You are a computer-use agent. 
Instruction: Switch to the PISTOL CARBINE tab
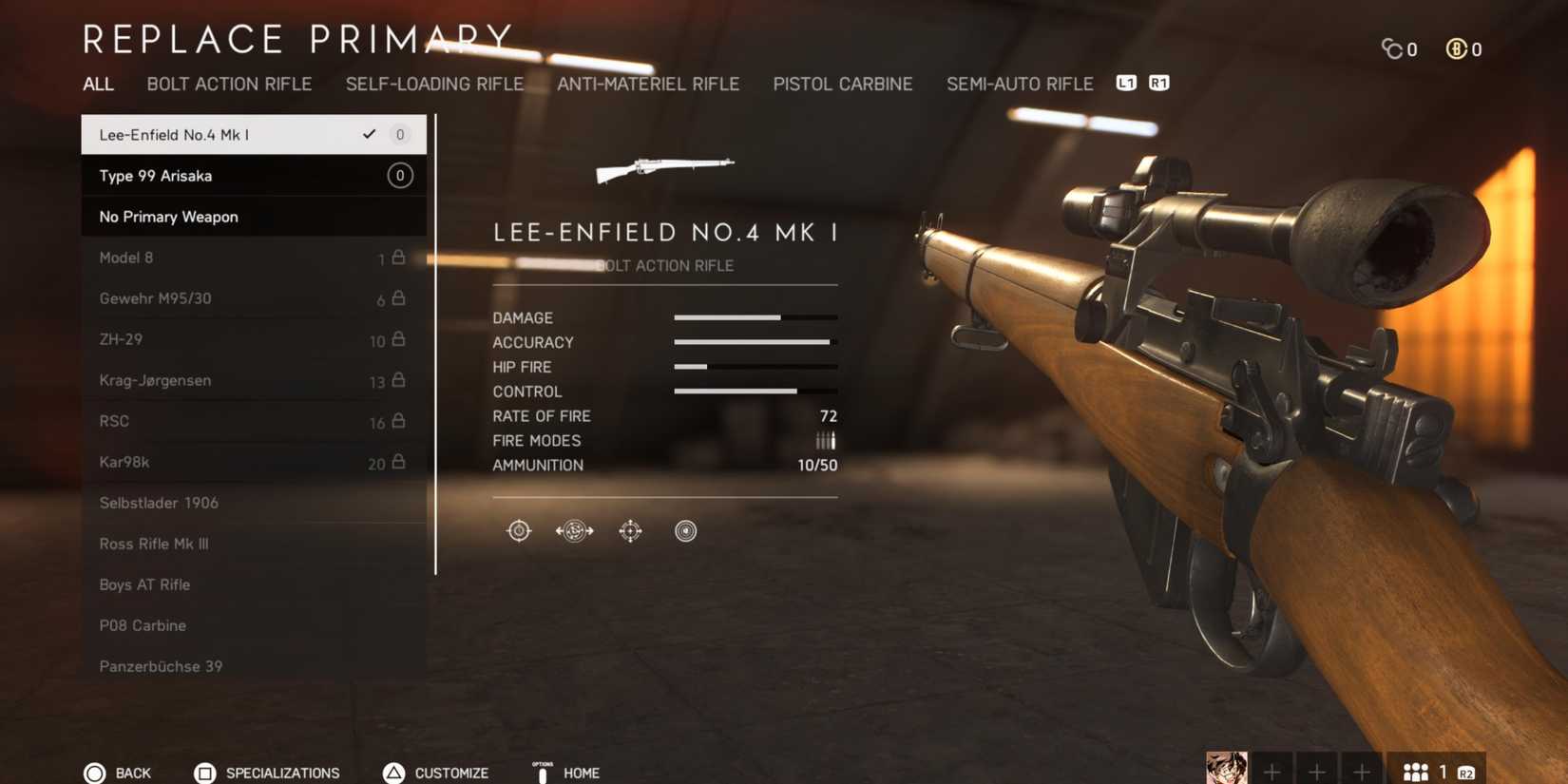pos(842,84)
